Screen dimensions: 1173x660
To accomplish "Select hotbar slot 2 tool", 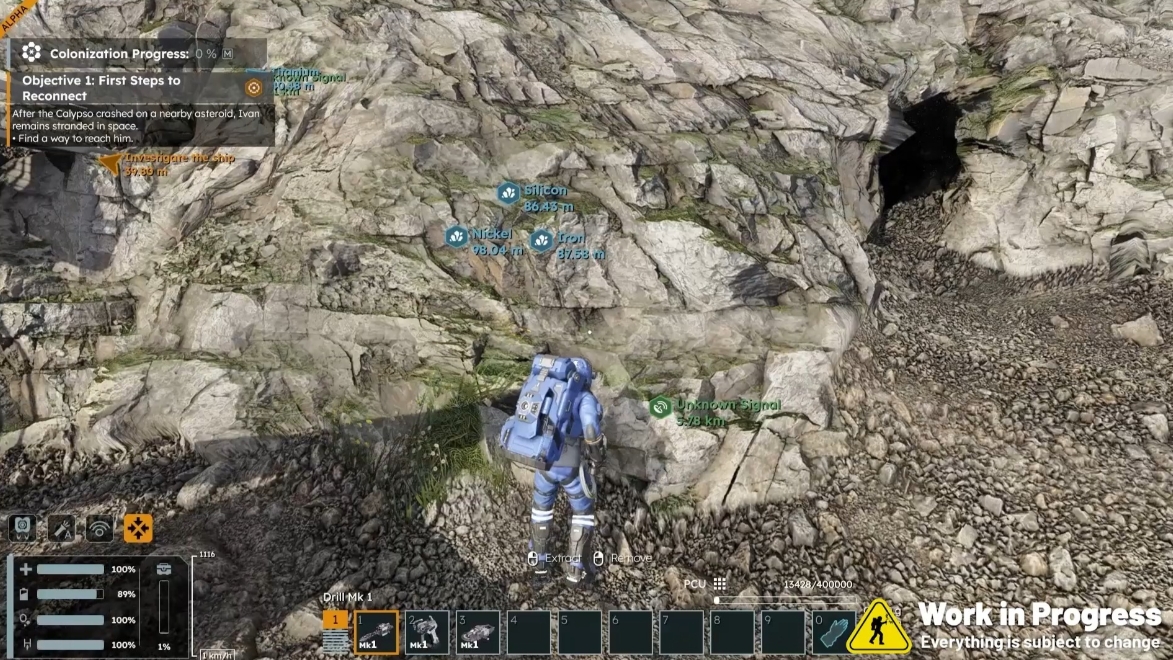I will tap(426, 632).
